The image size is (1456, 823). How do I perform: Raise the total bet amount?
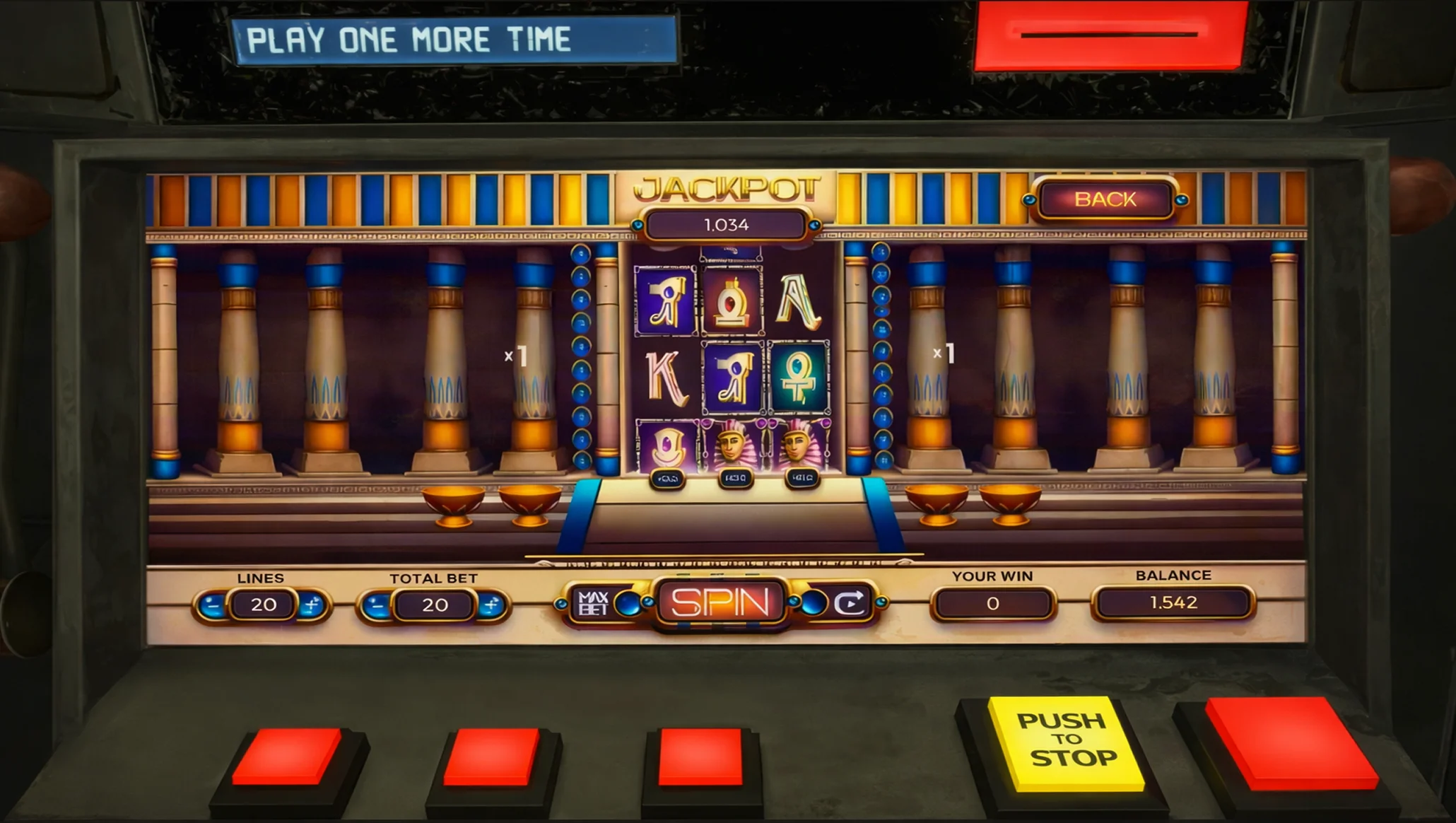[x=491, y=605]
